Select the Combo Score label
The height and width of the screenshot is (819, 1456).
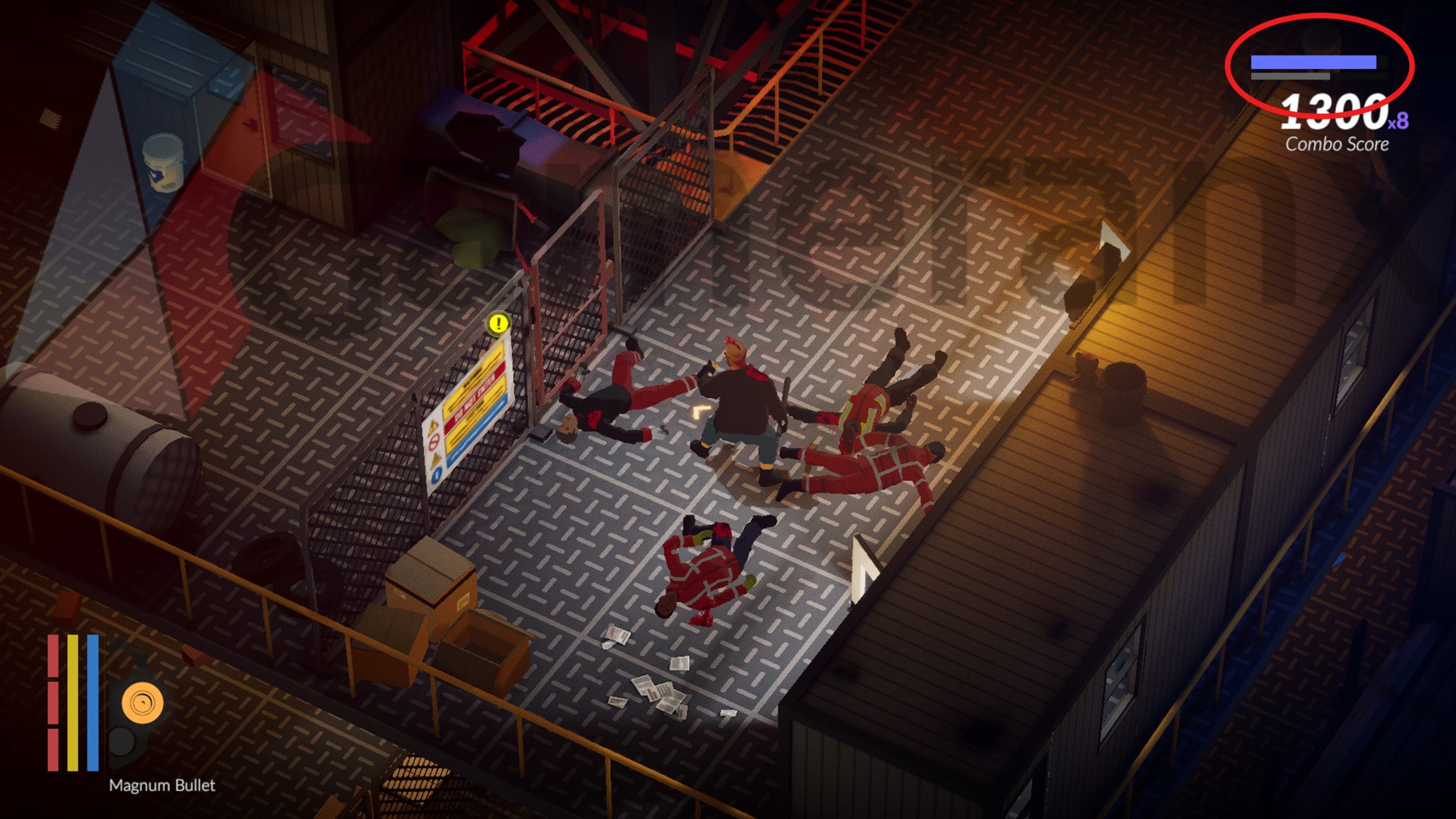(1336, 144)
